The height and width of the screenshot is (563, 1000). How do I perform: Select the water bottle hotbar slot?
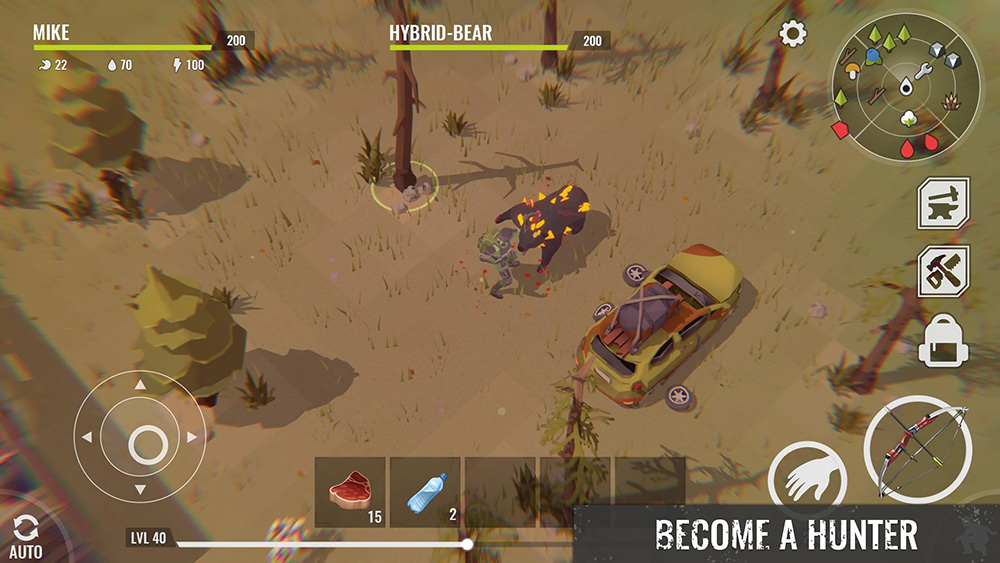[x=425, y=492]
